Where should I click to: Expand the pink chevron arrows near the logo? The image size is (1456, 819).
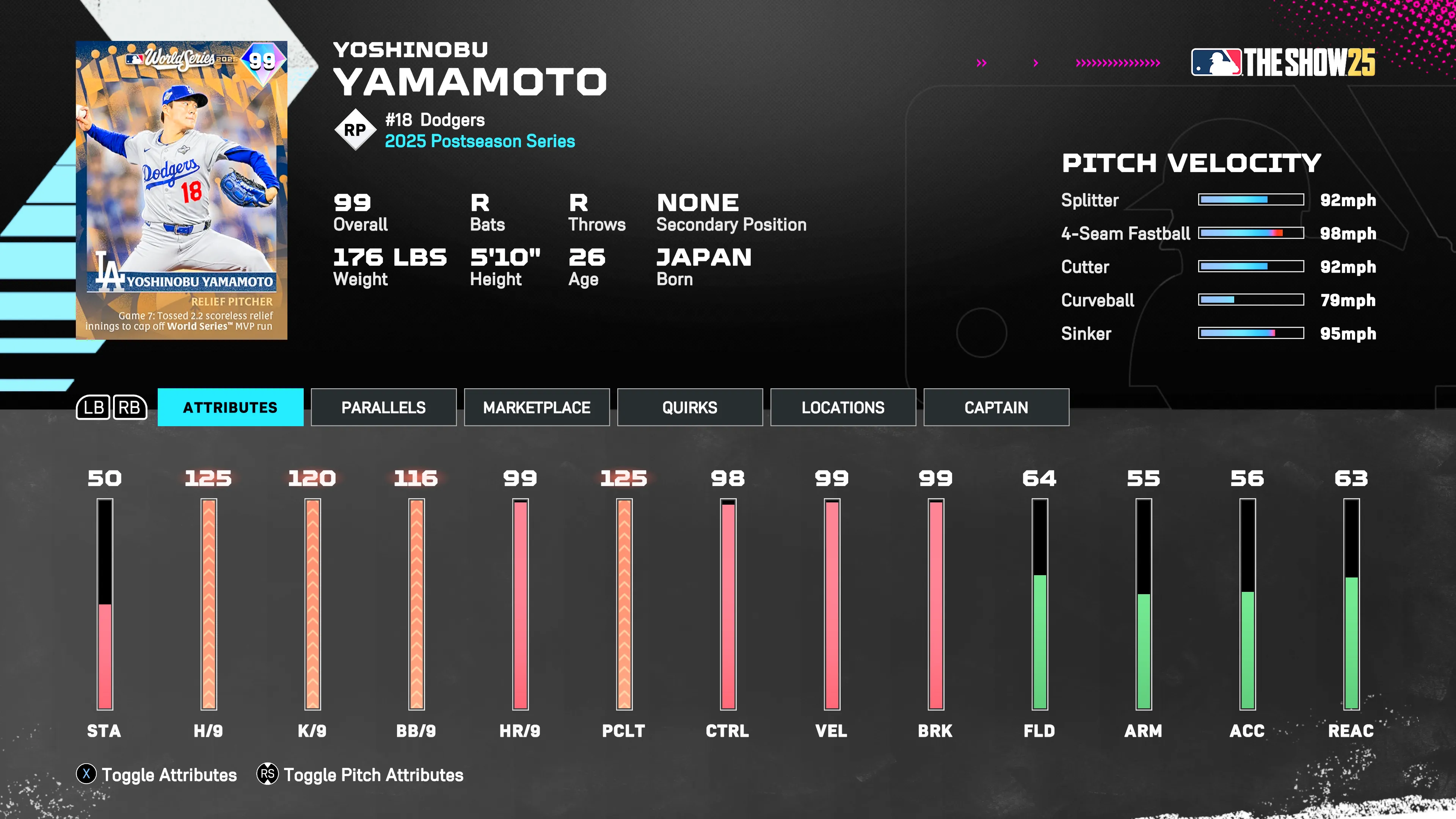(x=1116, y=63)
